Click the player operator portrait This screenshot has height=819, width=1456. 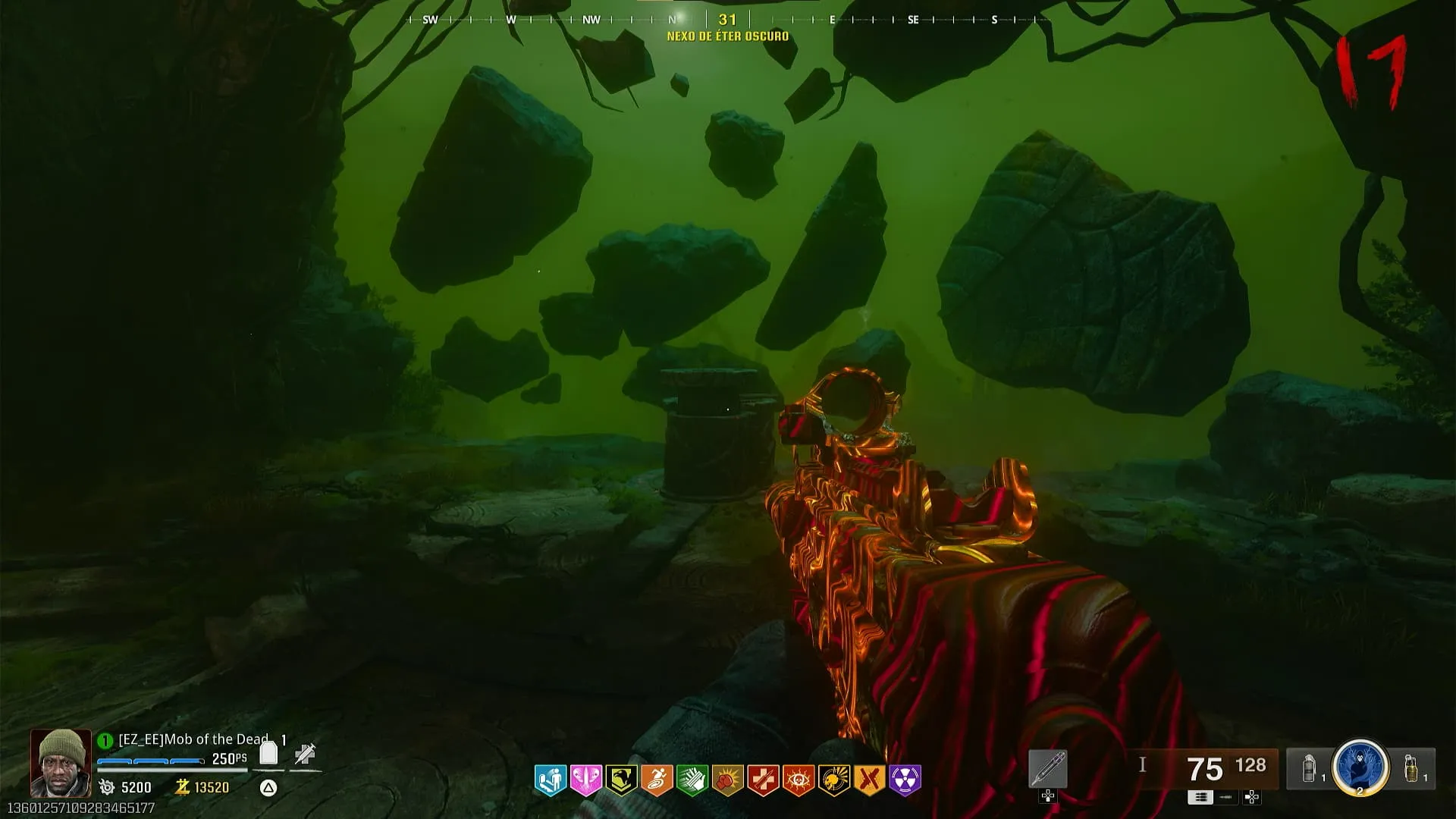61,763
